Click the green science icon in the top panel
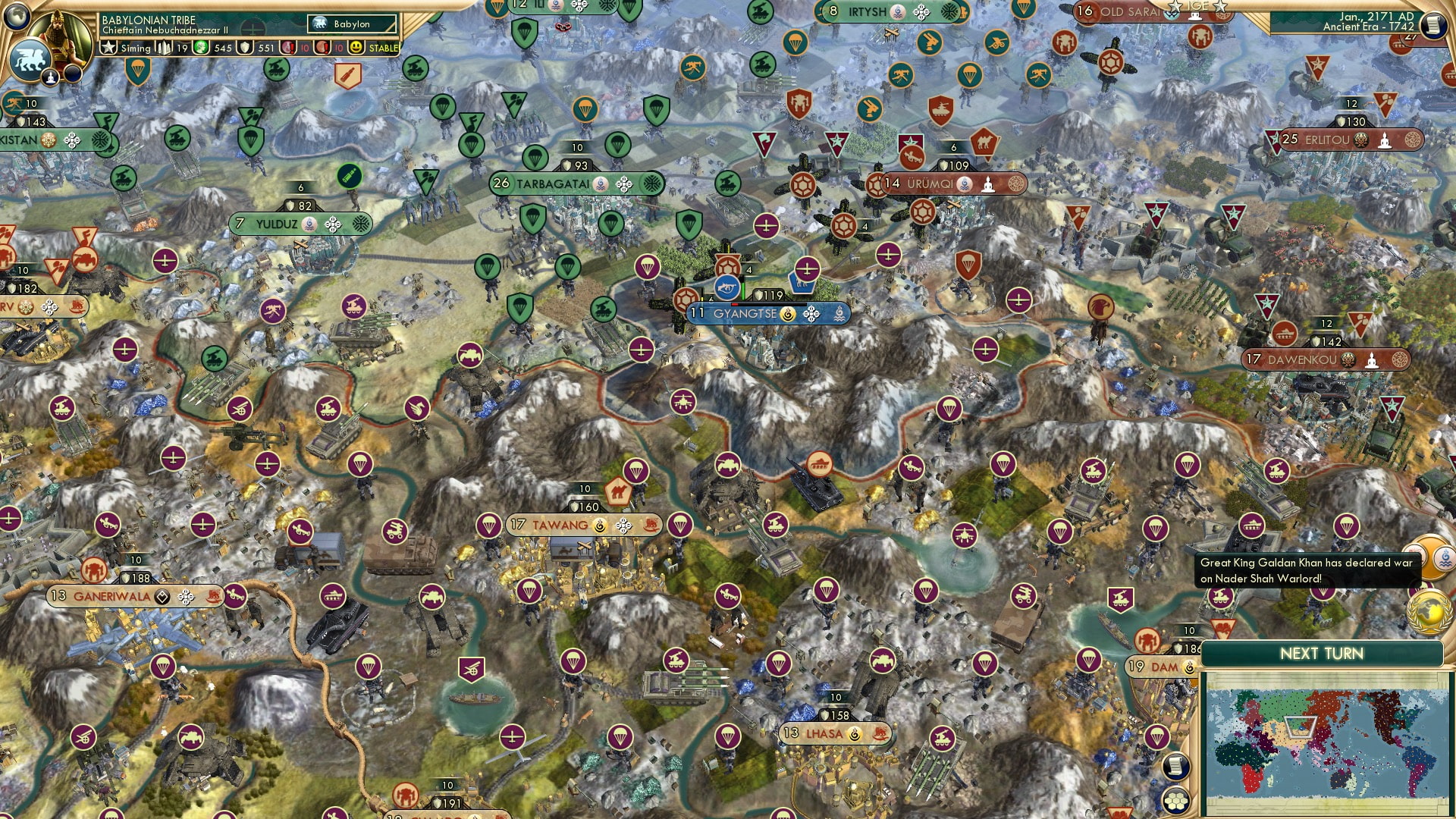1456x819 pixels. (x=200, y=47)
